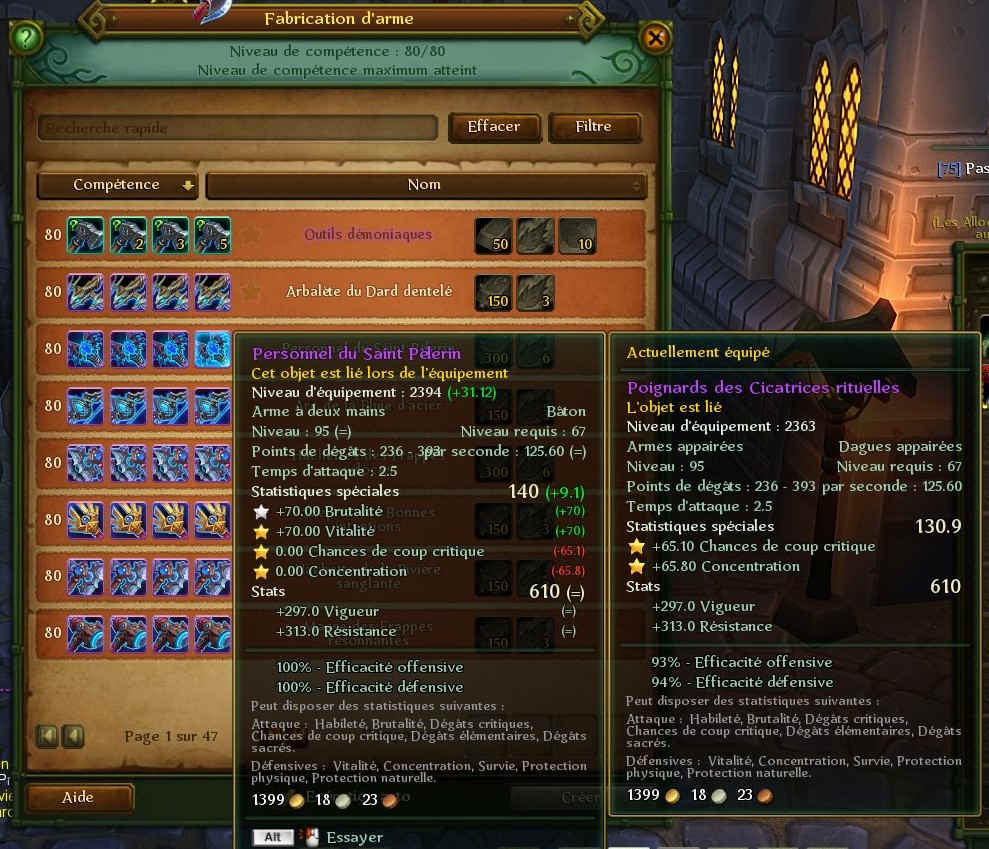Go to the previous recipe page

[72, 736]
